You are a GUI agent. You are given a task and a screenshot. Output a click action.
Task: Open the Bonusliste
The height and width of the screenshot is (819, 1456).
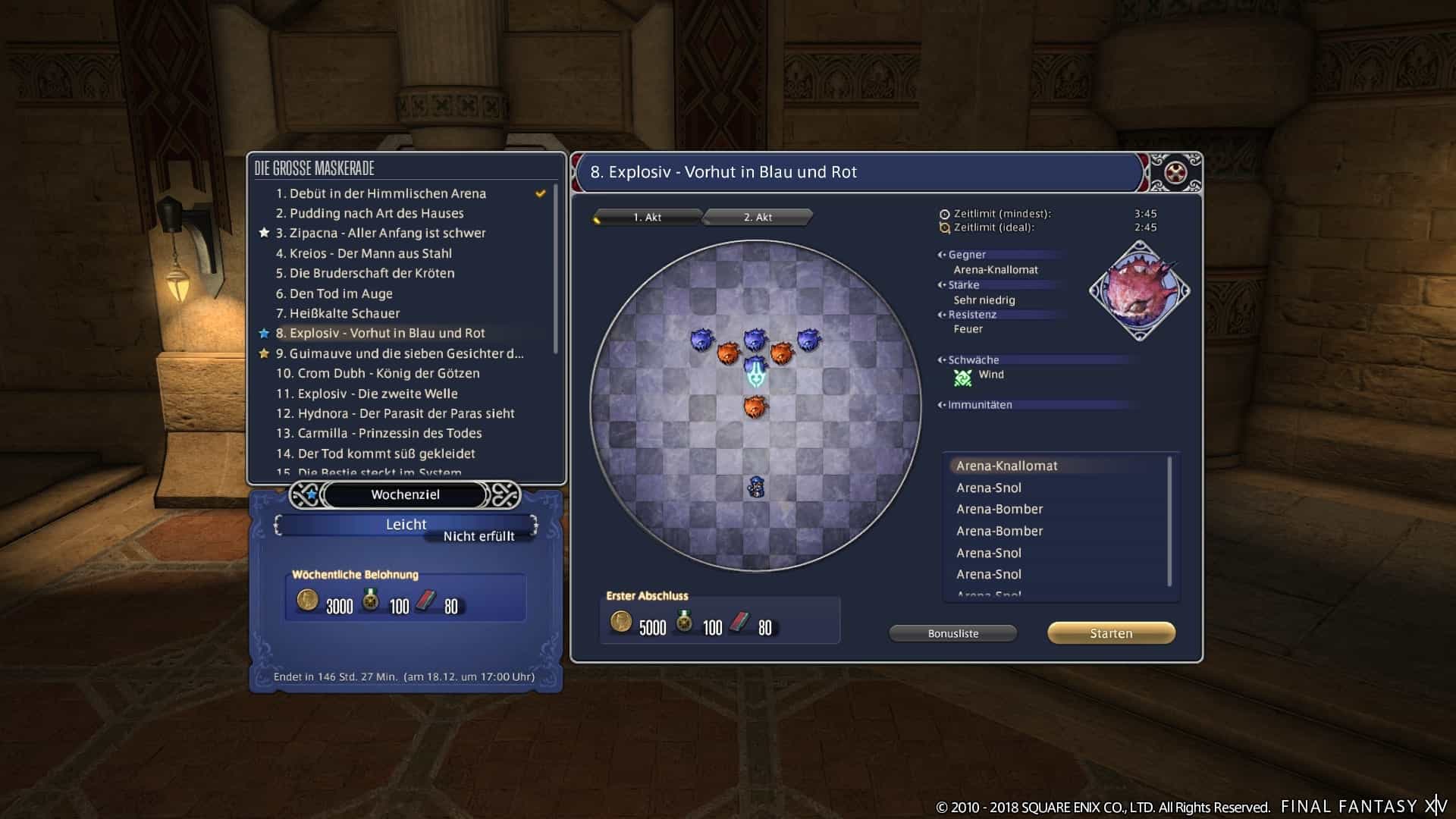coord(952,633)
